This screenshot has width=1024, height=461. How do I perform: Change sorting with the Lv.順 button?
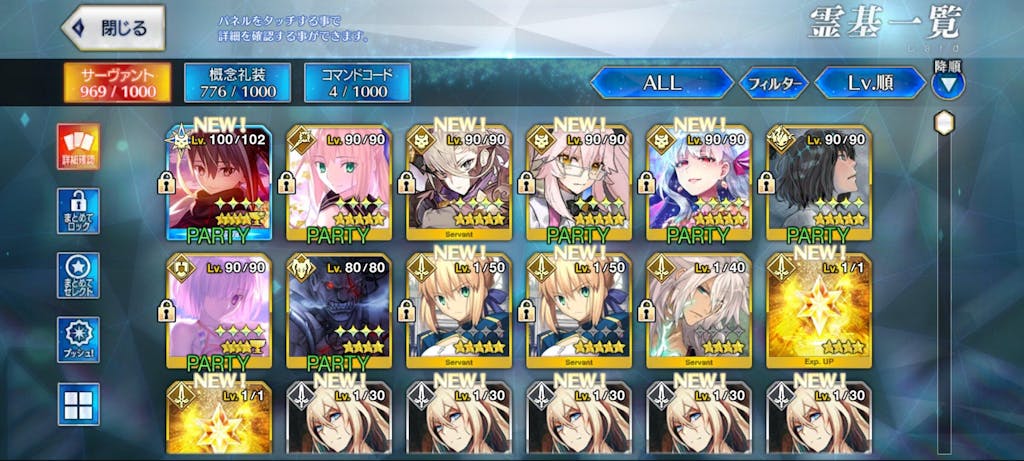click(868, 83)
